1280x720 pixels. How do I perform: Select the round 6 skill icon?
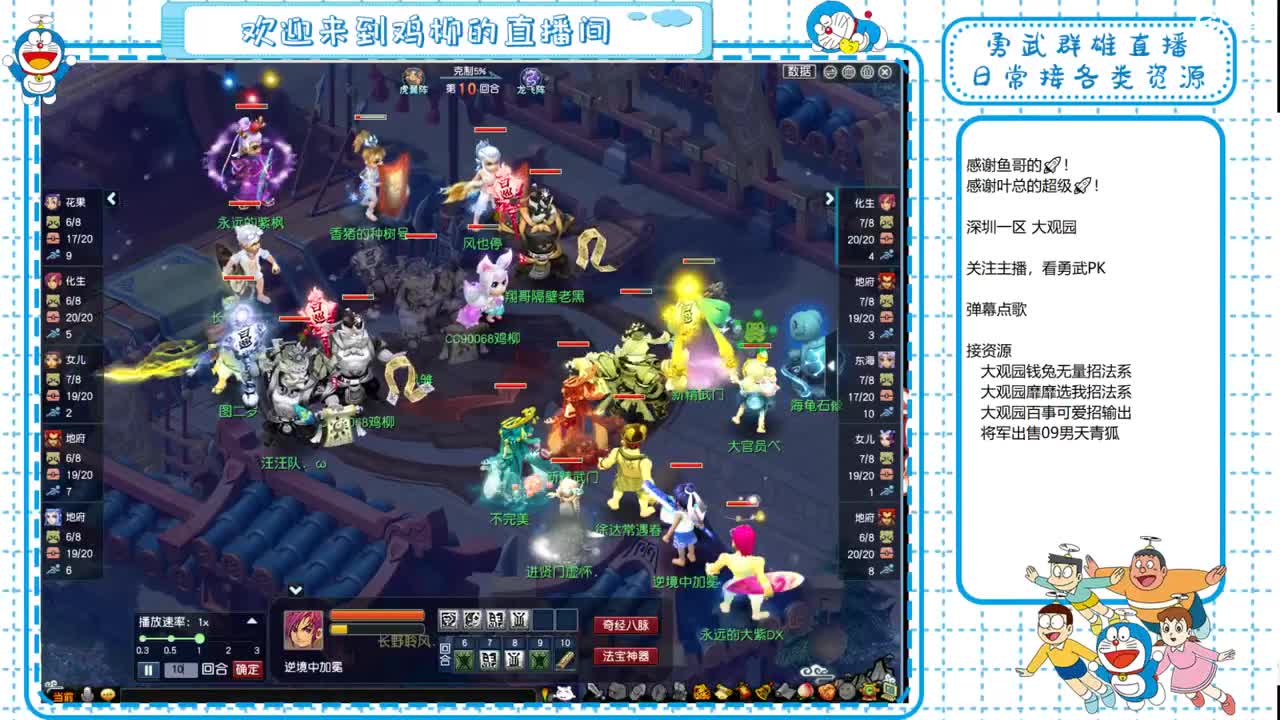click(x=463, y=661)
